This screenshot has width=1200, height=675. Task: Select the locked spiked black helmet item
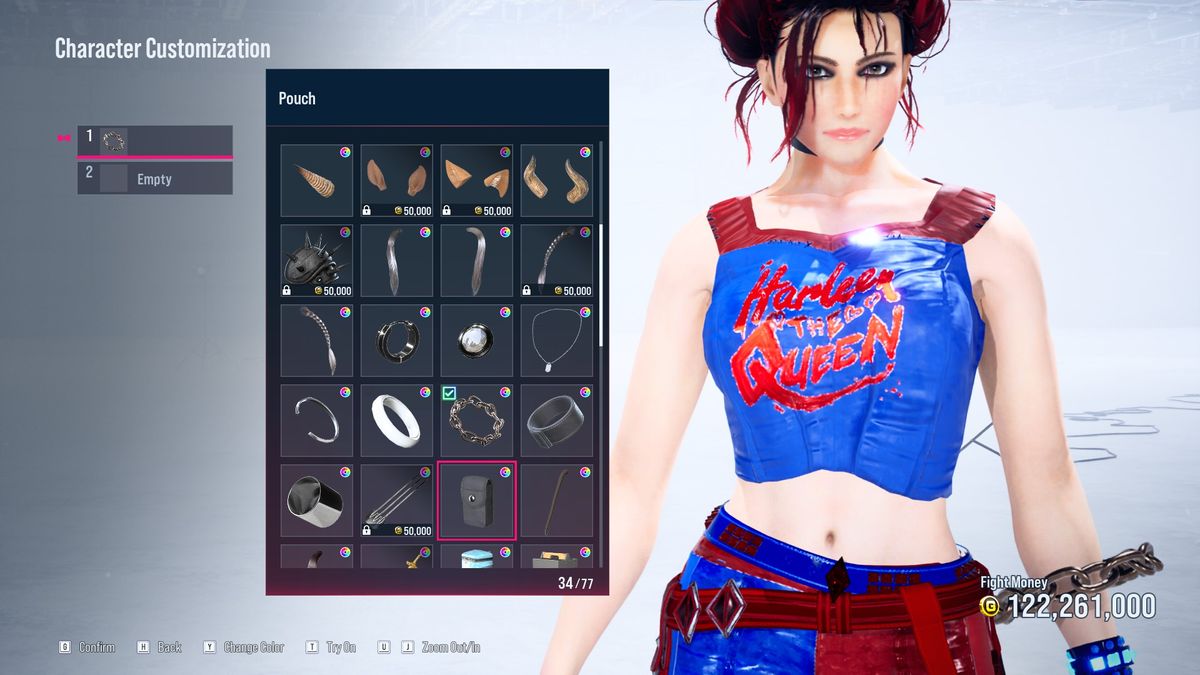(316, 261)
